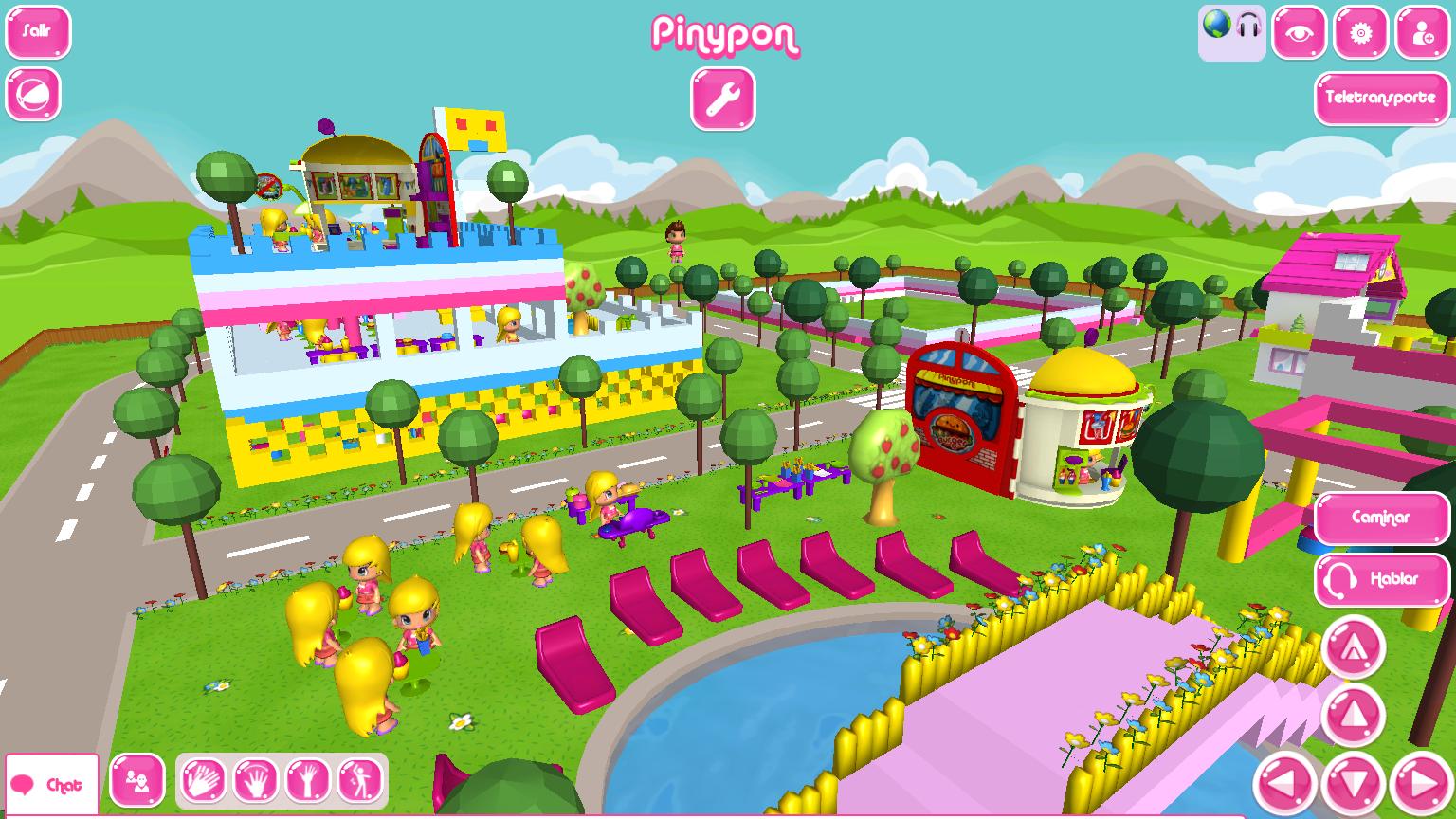Turn right with the right arrow
Screen dimensions: 1456x819
pyautogui.click(x=1422, y=785)
